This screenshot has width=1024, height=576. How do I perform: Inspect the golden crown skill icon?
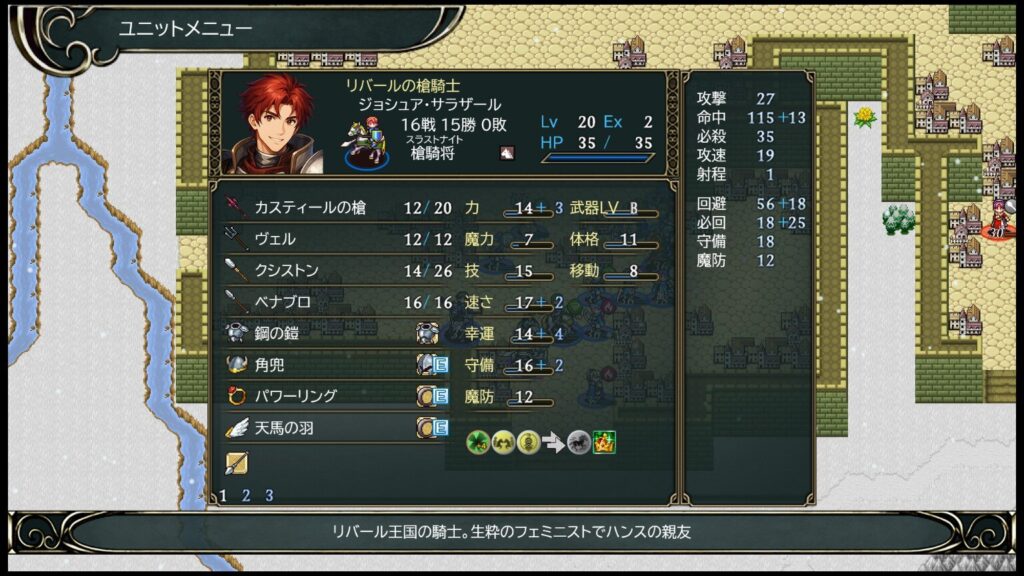coord(604,441)
